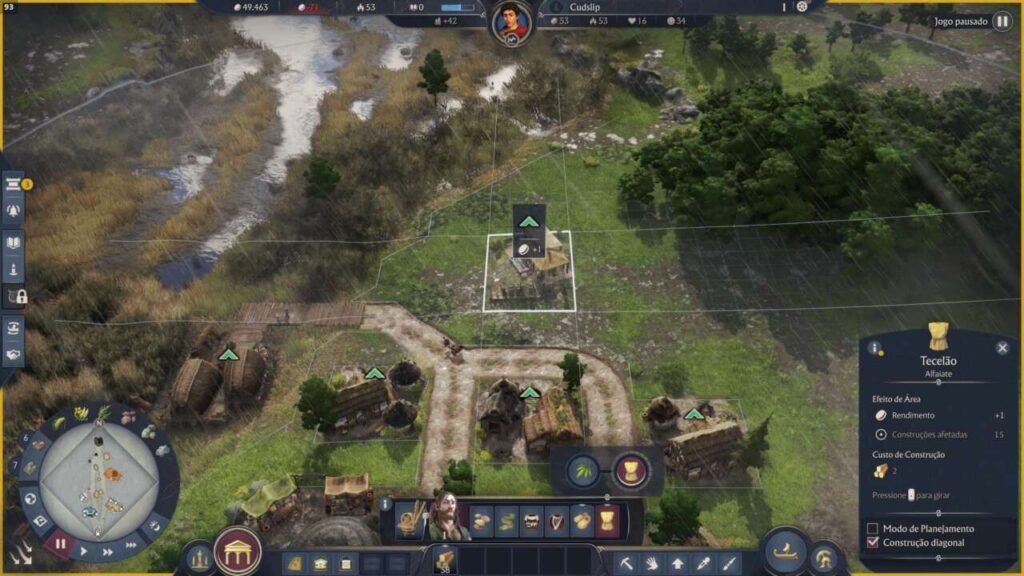Open the settings gear in the top bar
The width and height of the screenshot is (1024, 576).
(x=801, y=7)
